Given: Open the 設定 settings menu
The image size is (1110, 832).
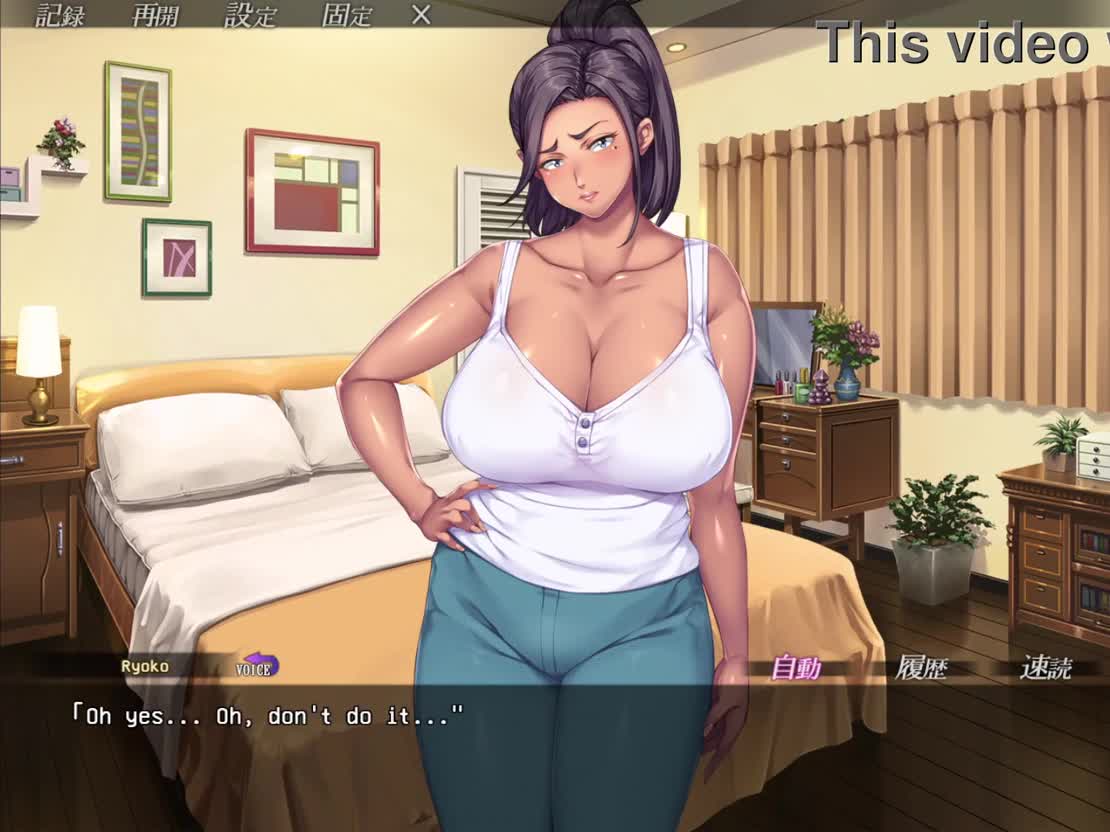Looking at the screenshot, I should (x=251, y=15).
